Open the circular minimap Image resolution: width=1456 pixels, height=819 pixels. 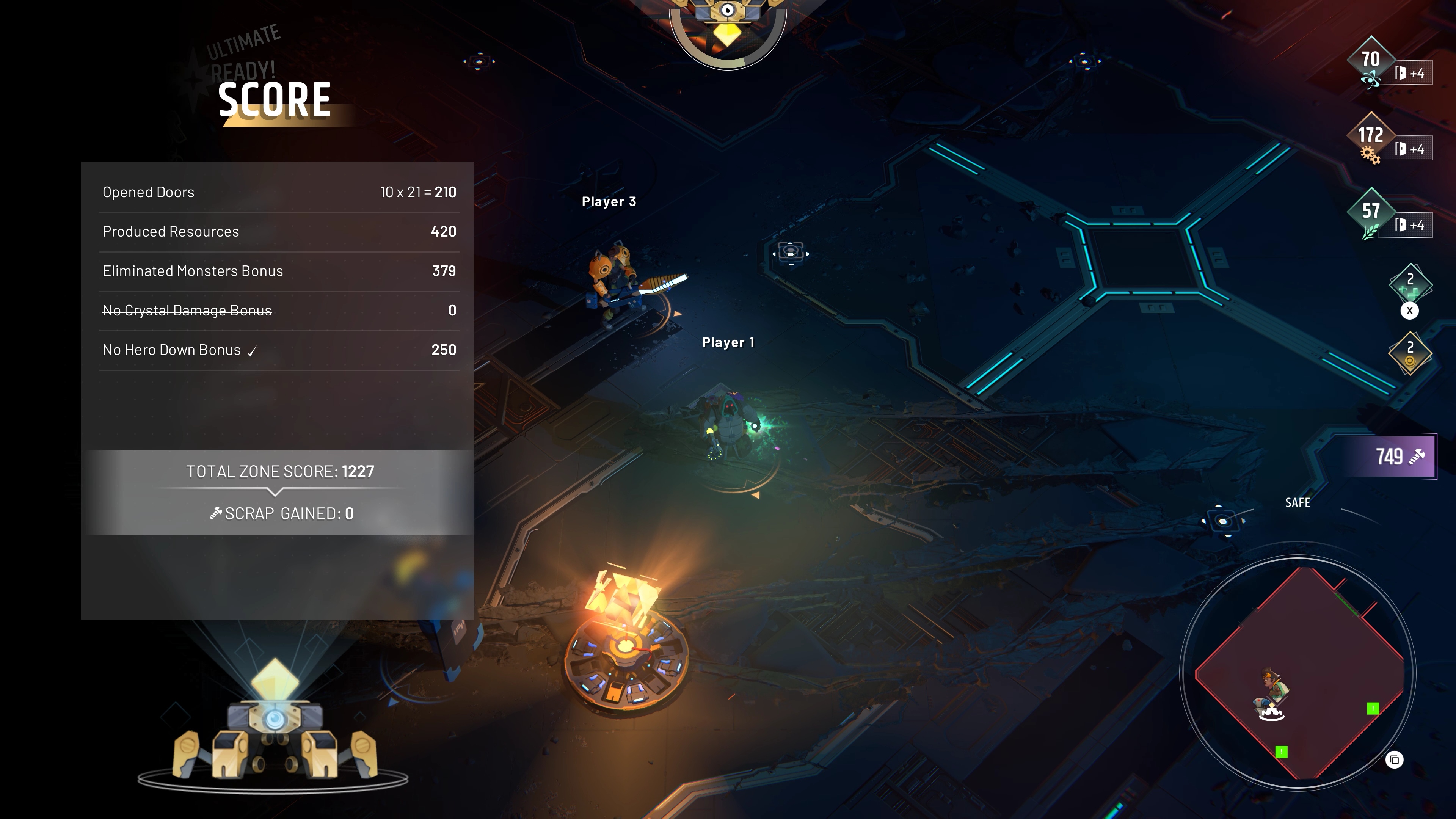click(1298, 673)
